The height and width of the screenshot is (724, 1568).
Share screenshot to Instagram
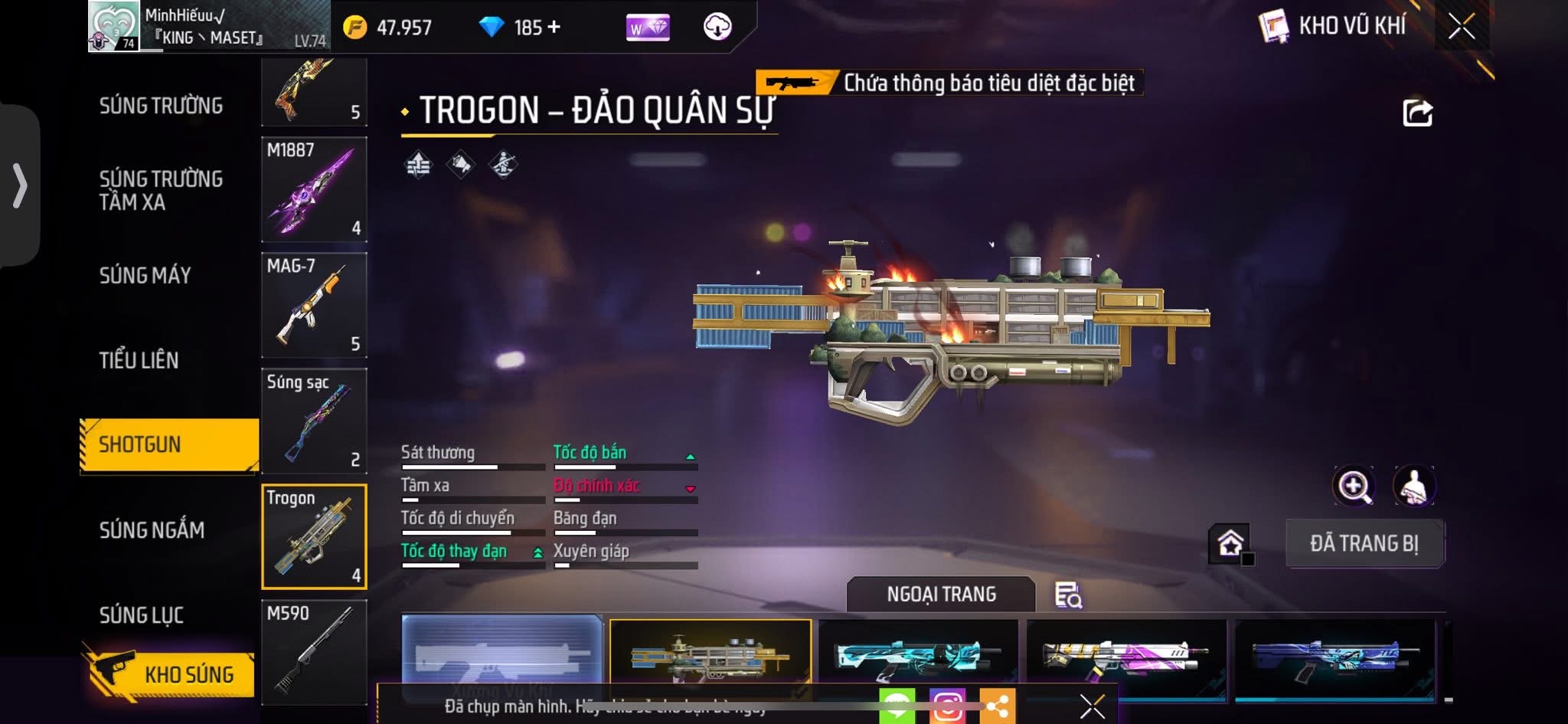pyautogui.click(x=947, y=706)
